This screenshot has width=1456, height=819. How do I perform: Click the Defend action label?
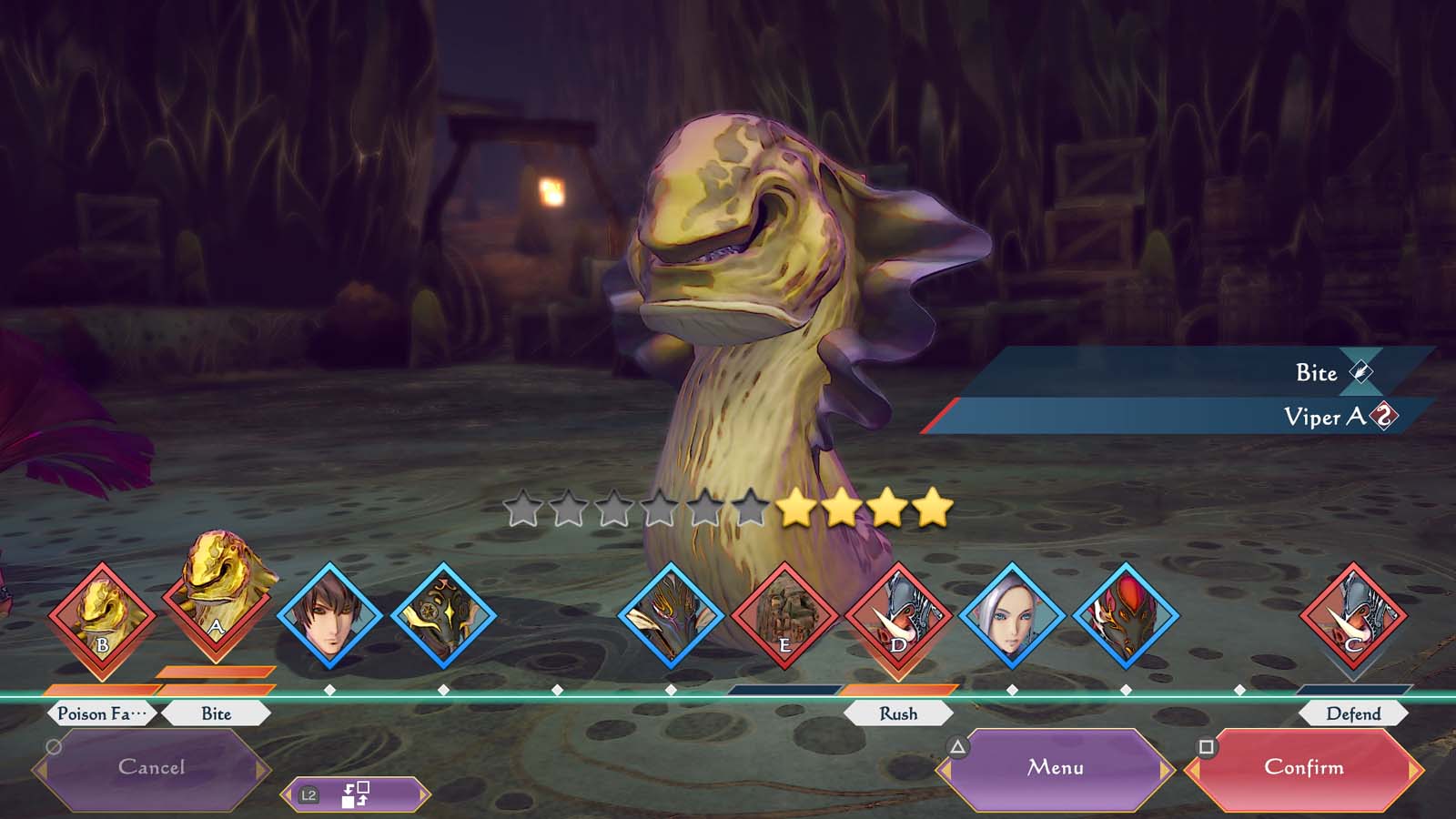[x=1353, y=713]
